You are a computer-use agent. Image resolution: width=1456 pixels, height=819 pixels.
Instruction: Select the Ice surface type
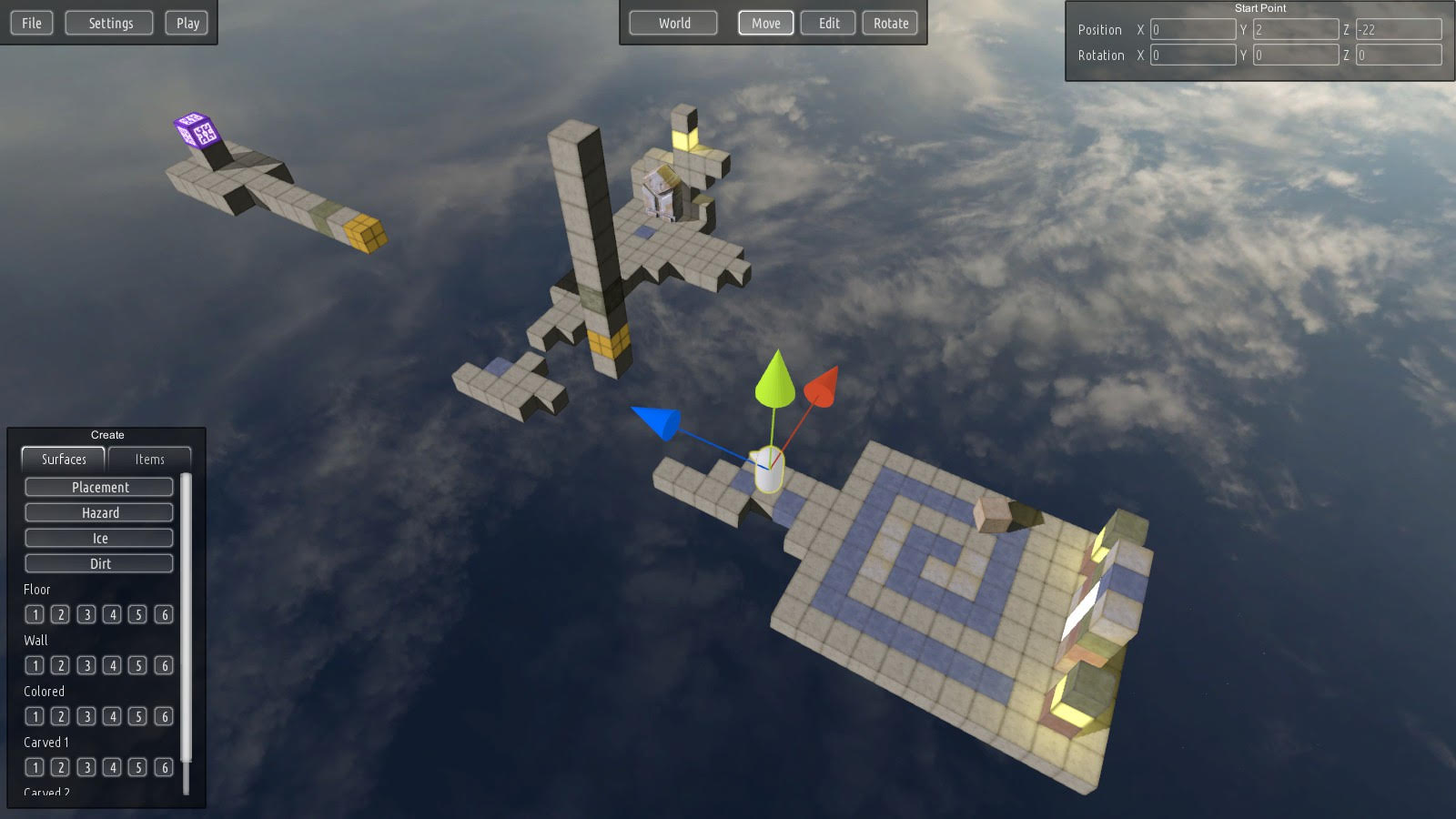point(98,537)
